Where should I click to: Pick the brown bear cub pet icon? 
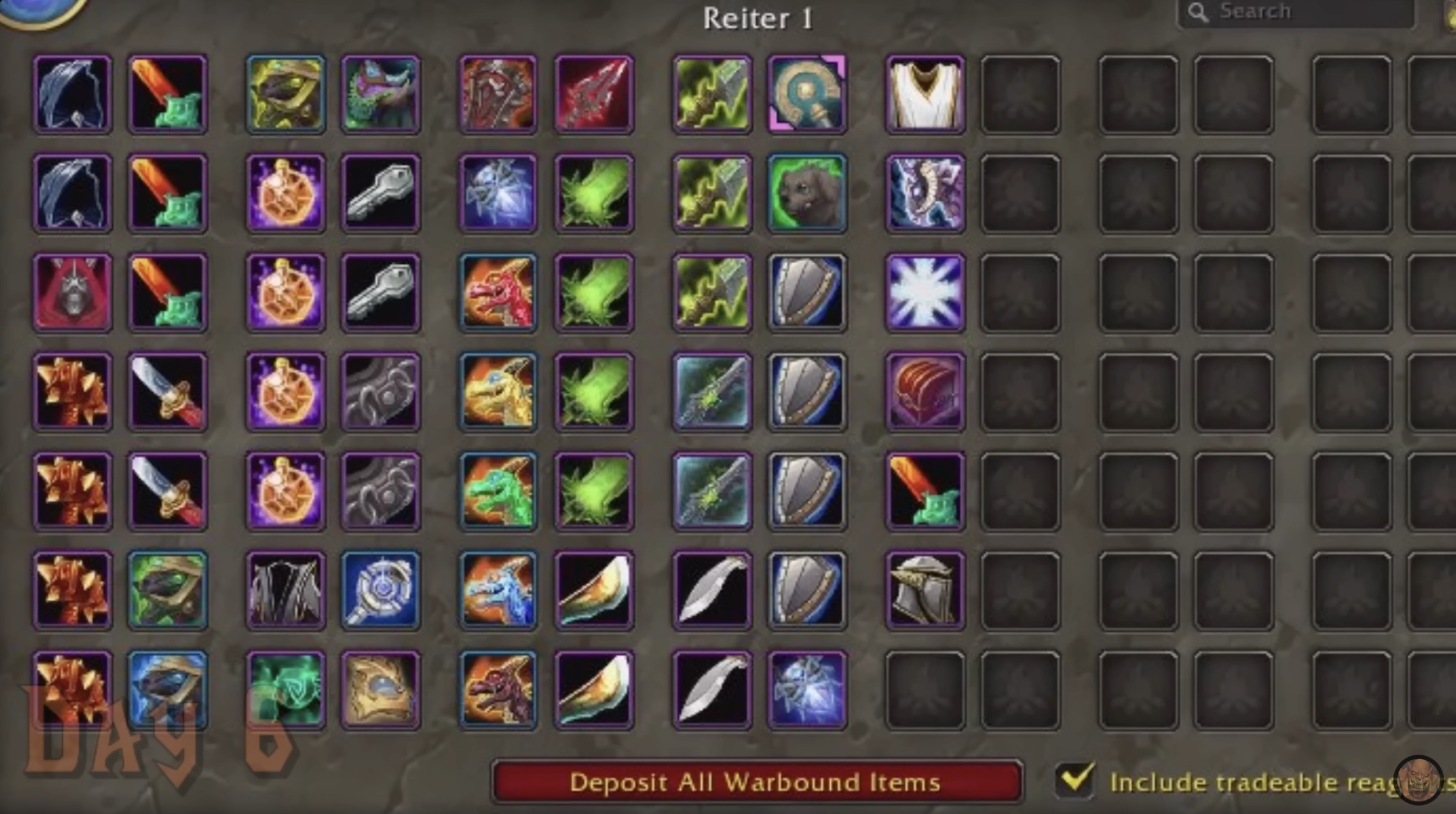click(807, 193)
